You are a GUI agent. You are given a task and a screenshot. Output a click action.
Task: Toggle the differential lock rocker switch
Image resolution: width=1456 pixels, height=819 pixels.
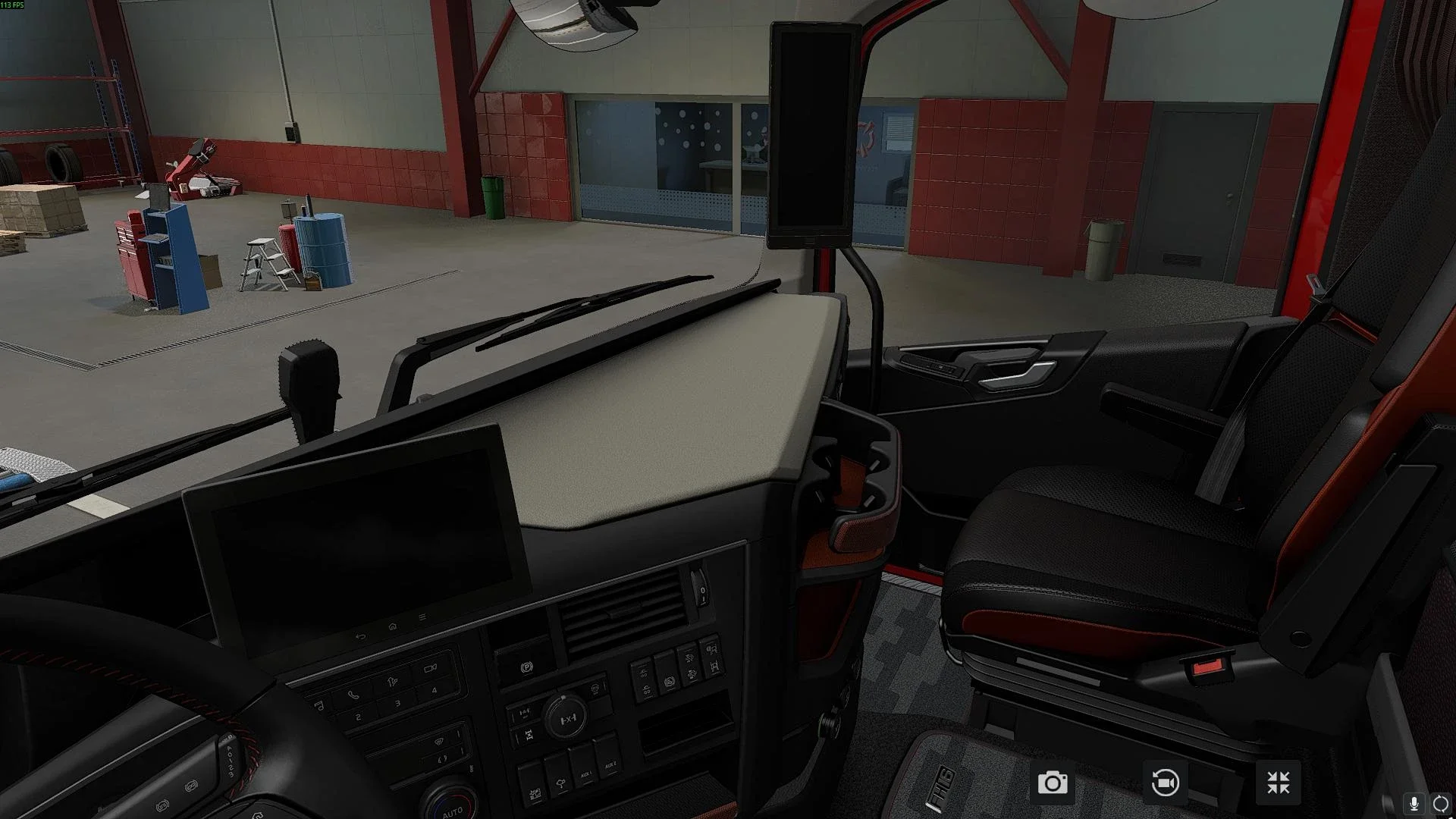[x=529, y=734]
